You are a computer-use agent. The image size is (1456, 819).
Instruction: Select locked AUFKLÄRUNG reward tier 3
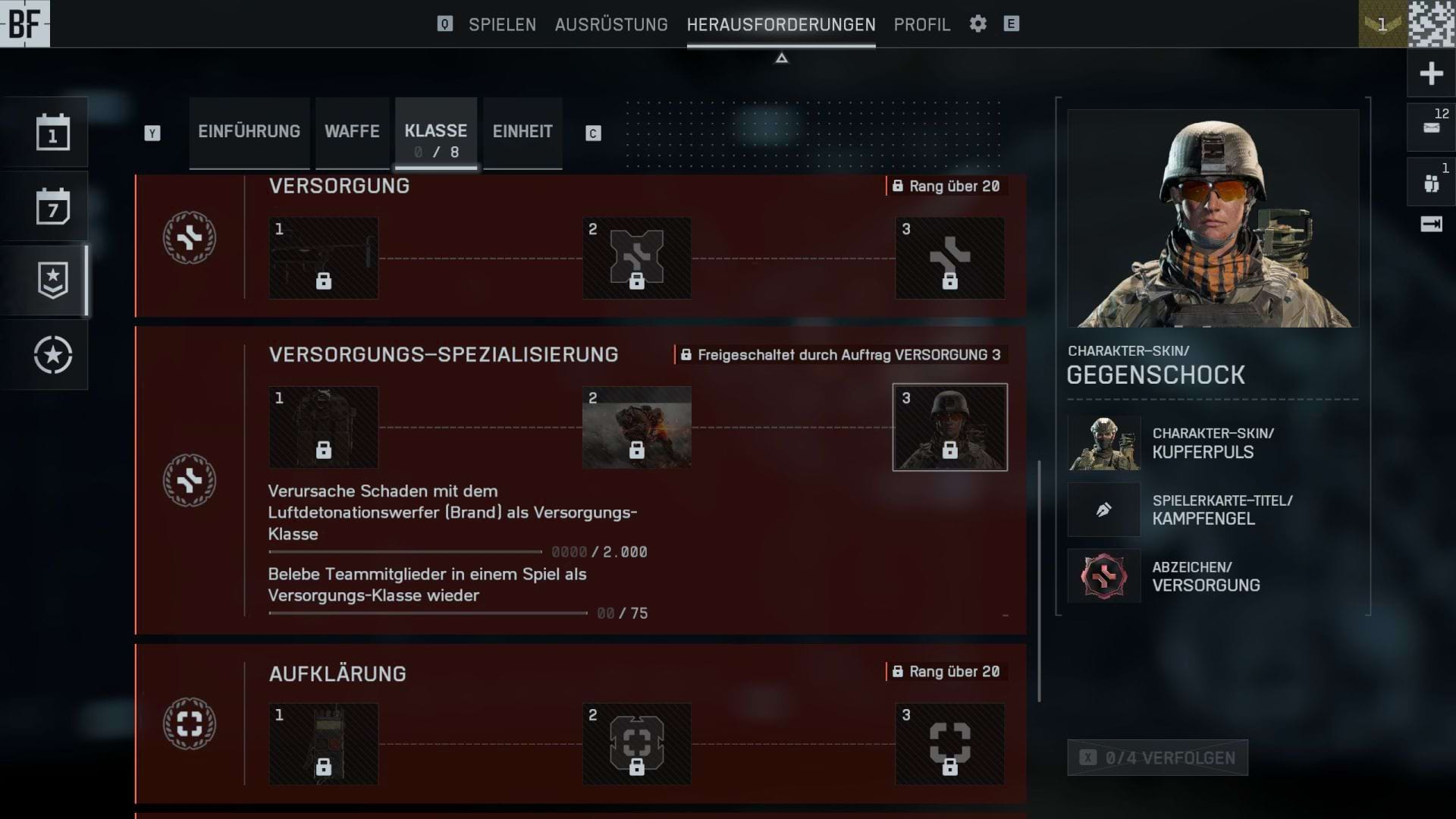point(949,744)
